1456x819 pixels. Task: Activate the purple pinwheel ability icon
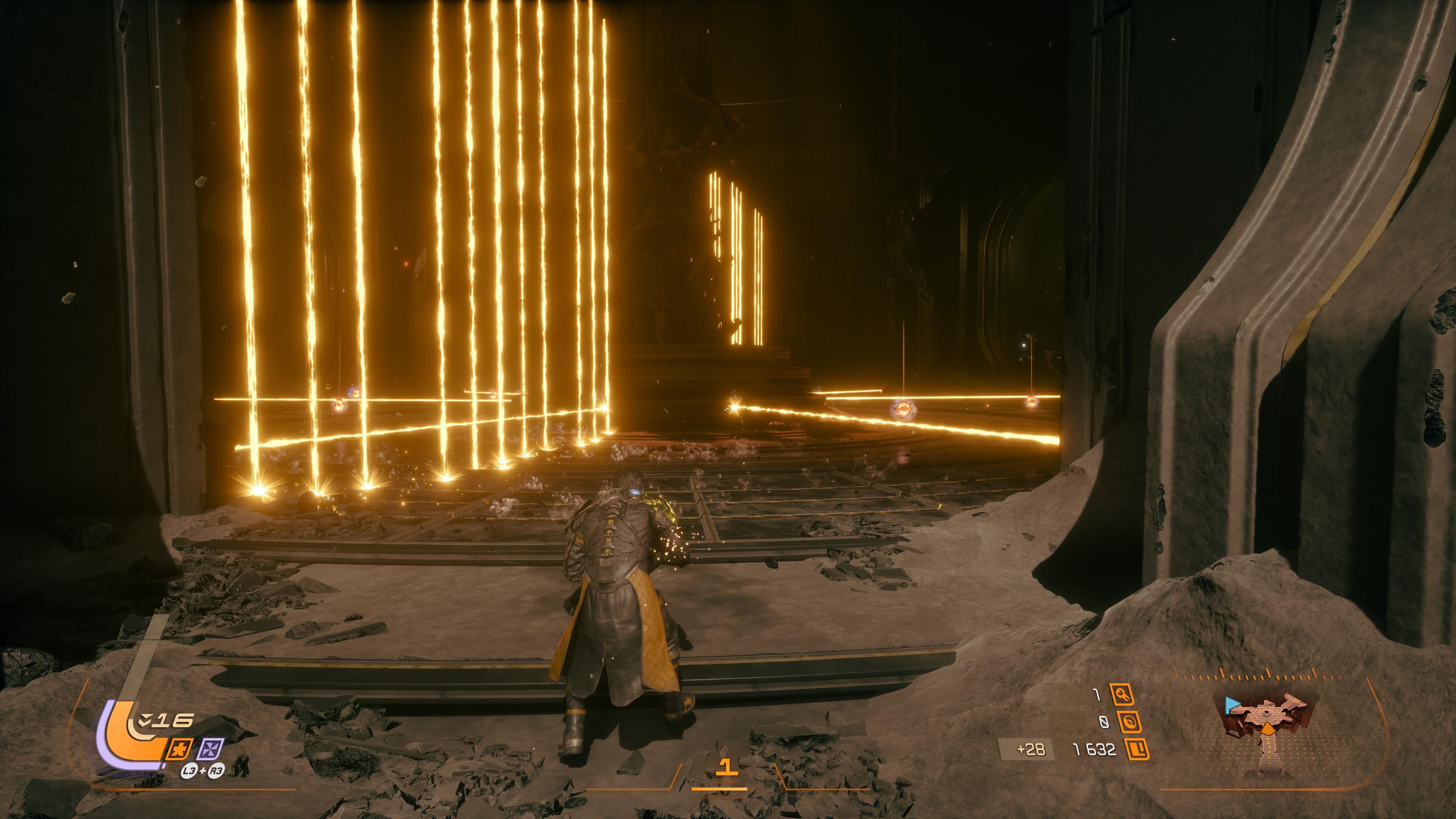tap(212, 749)
